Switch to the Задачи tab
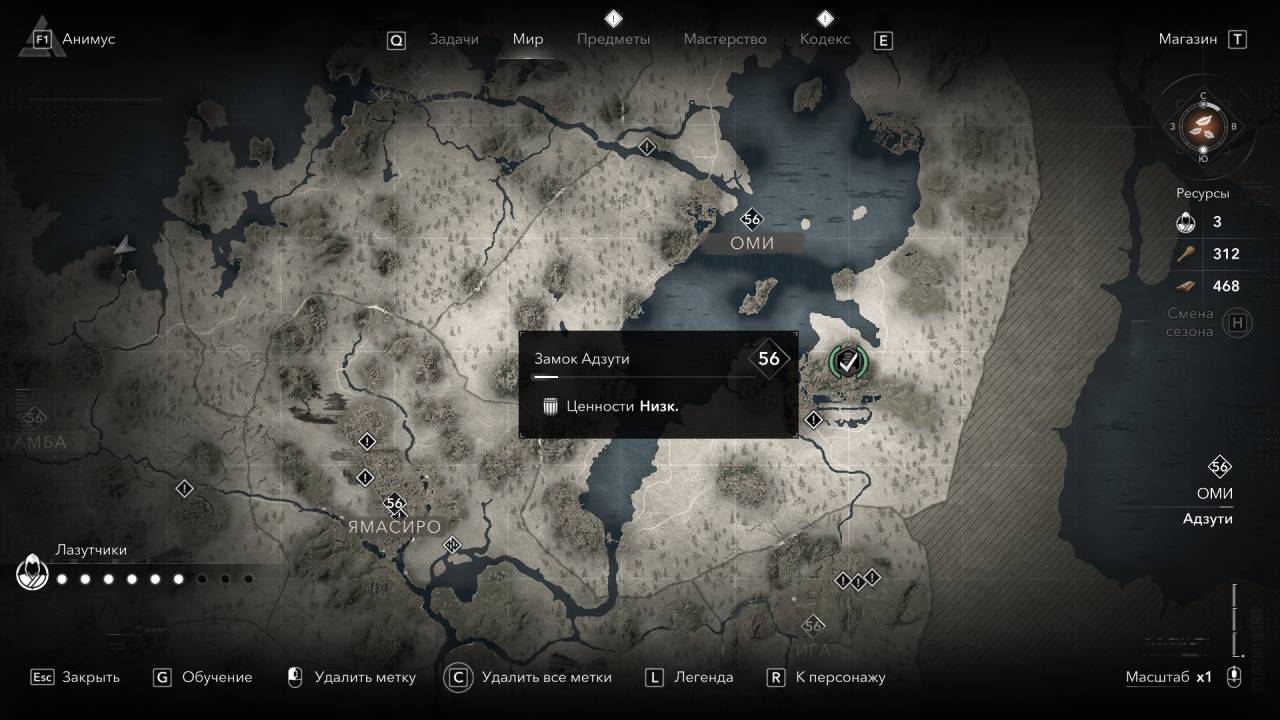The width and height of the screenshot is (1280, 720). (x=454, y=39)
